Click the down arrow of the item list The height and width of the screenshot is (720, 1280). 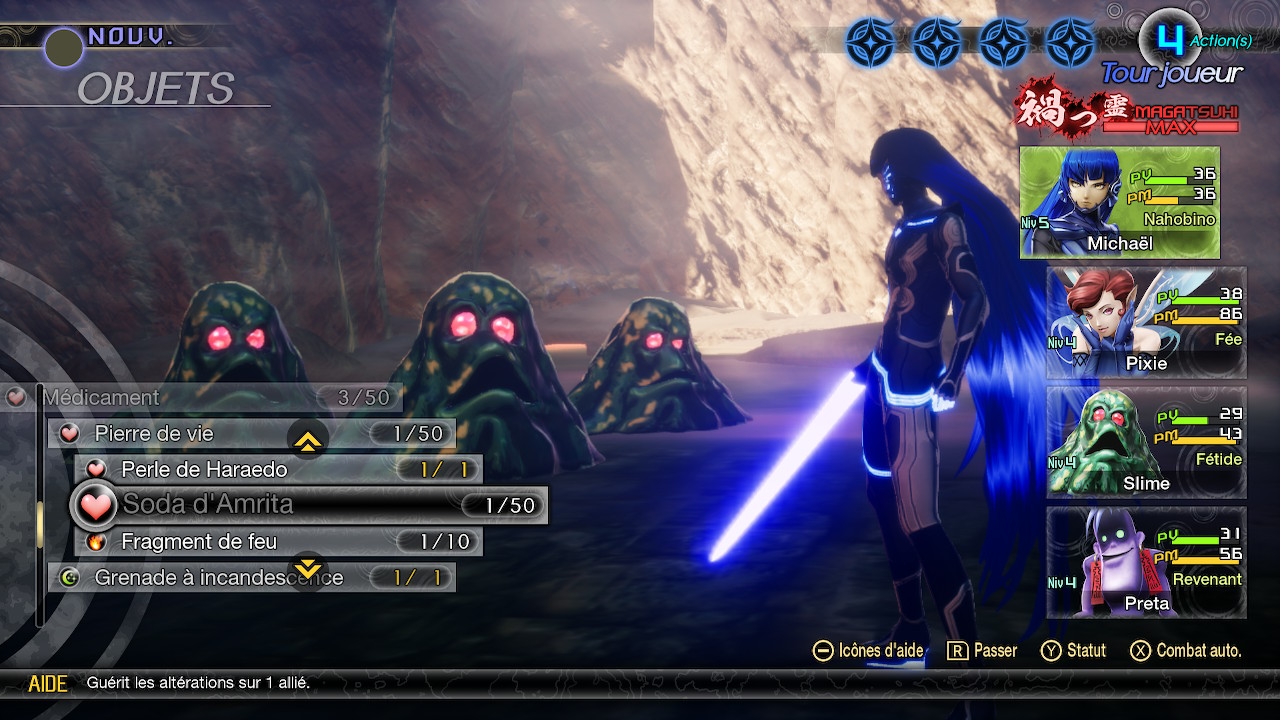pyautogui.click(x=308, y=570)
